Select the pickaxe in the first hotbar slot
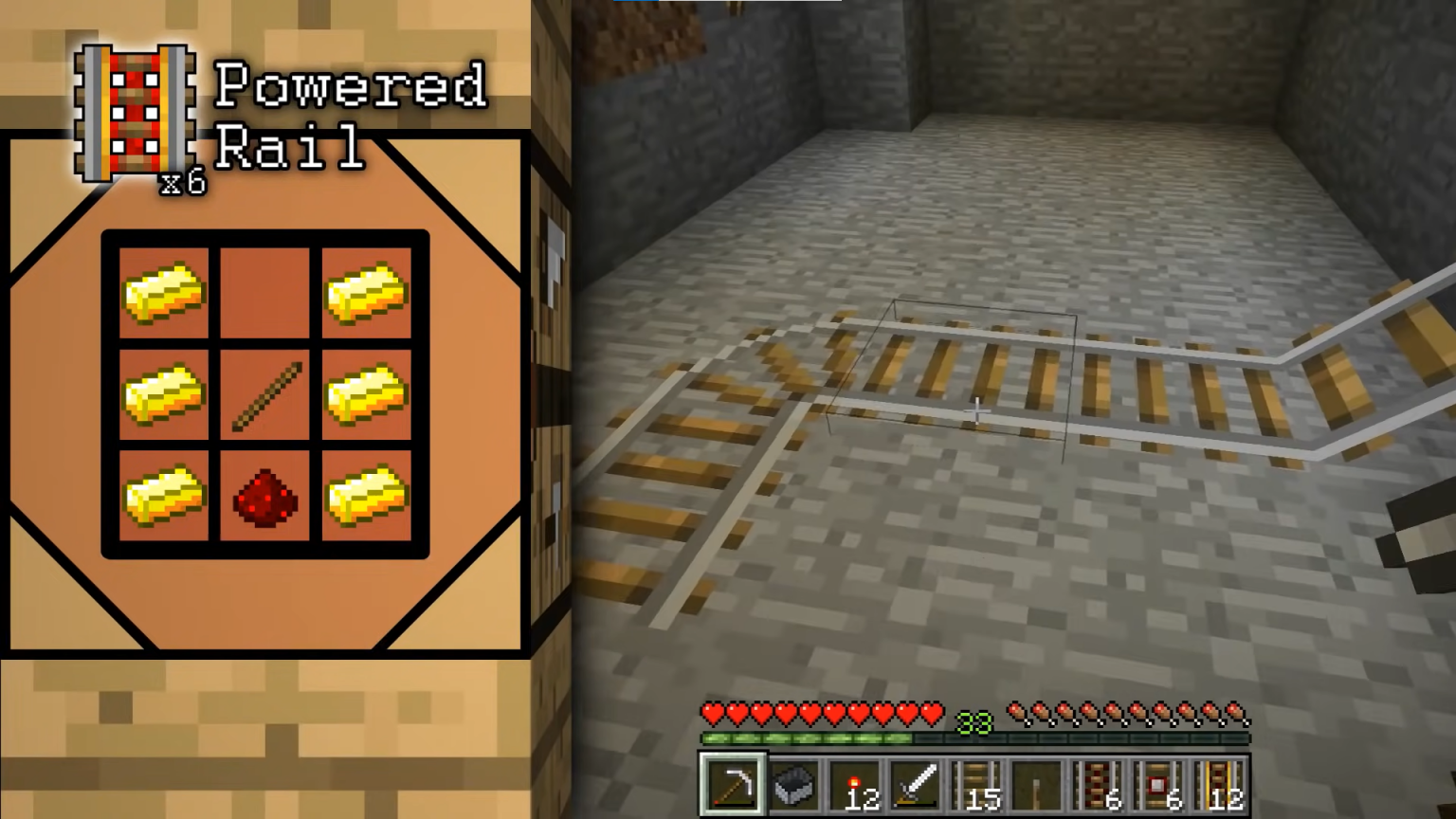1456x819 pixels. point(733,785)
